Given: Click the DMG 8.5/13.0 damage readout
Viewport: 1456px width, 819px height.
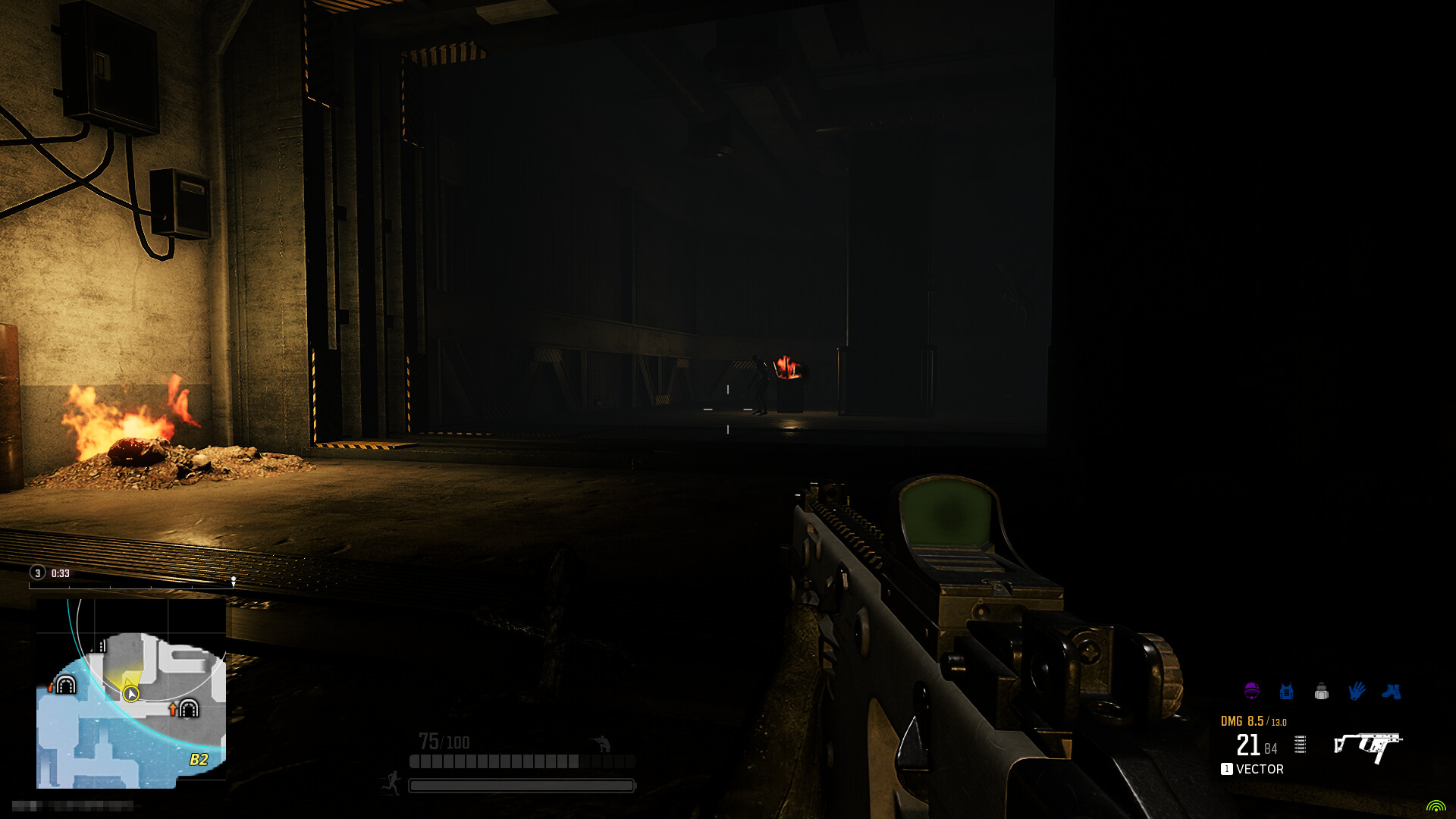Looking at the screenshot, I should [1254, 721].
